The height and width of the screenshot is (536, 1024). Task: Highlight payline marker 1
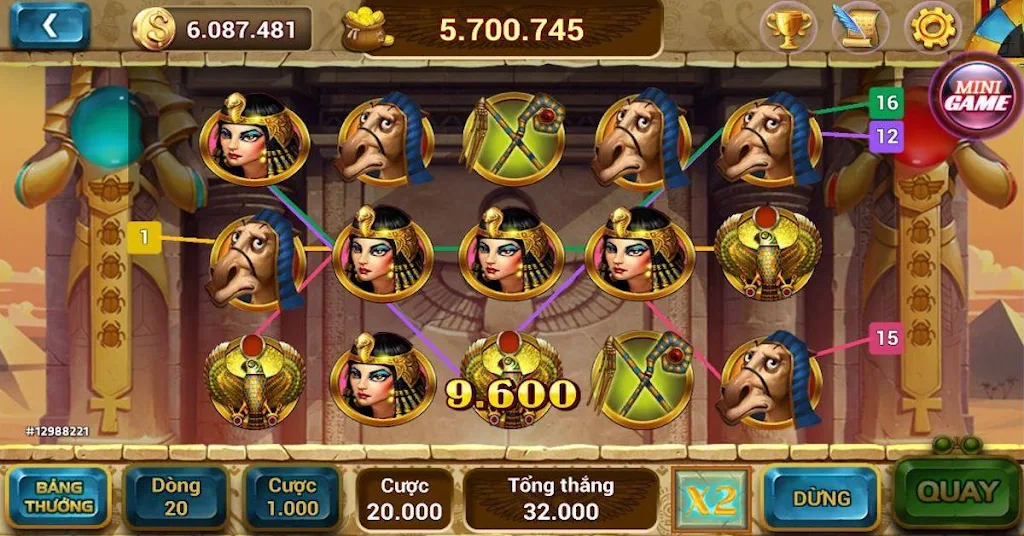click(x=144, y=237)
